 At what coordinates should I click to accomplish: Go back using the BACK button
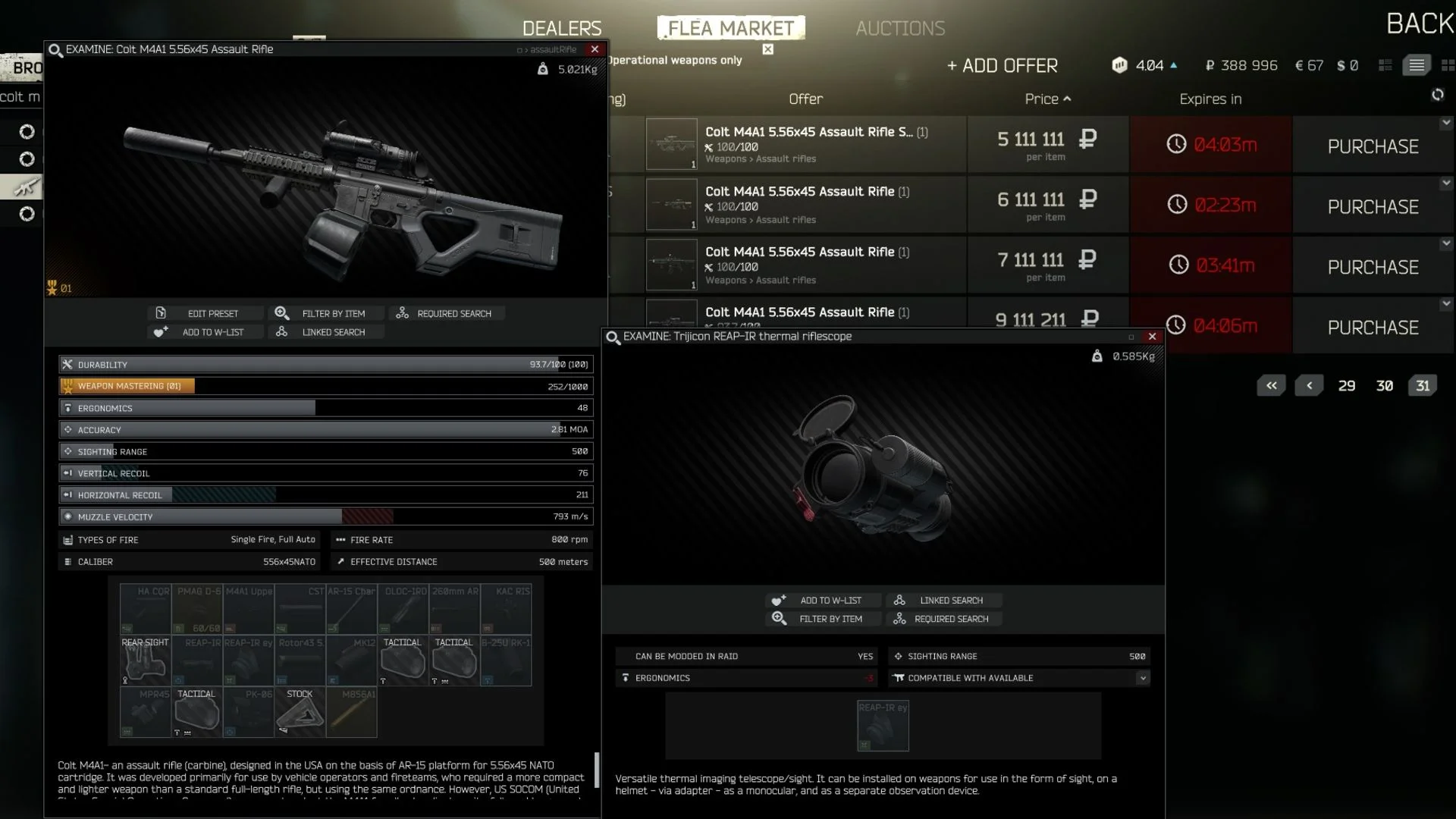click(x=1420, y=24)
